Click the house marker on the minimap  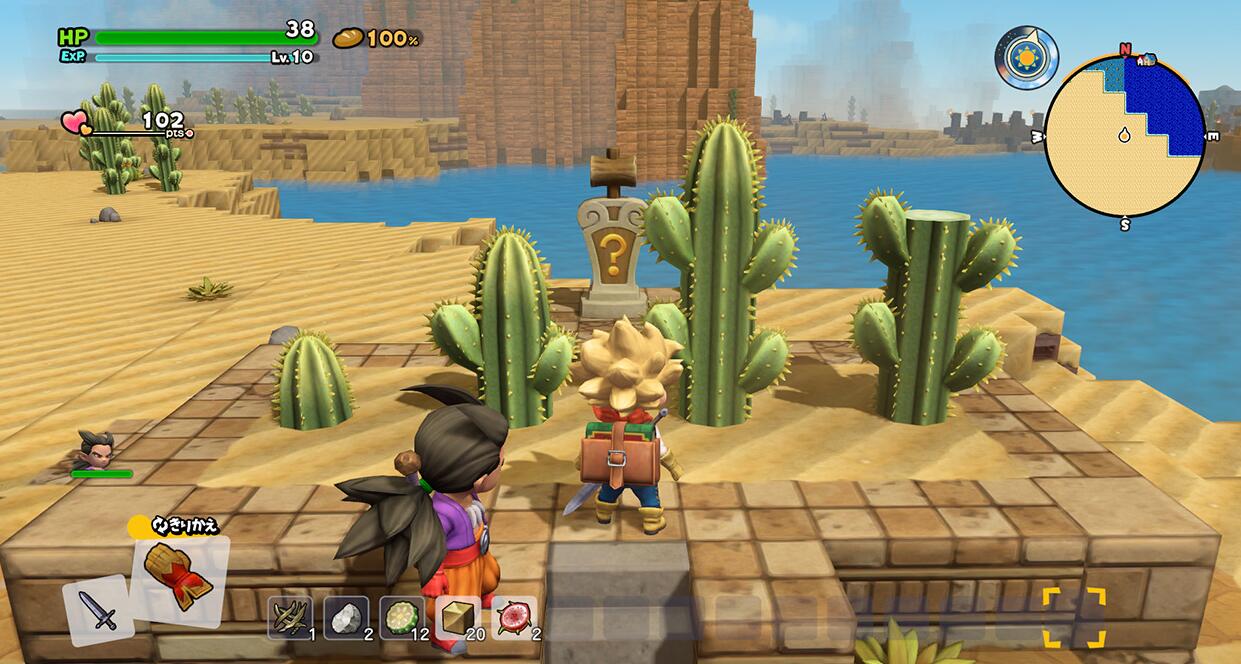click(x=1145, y=59)
